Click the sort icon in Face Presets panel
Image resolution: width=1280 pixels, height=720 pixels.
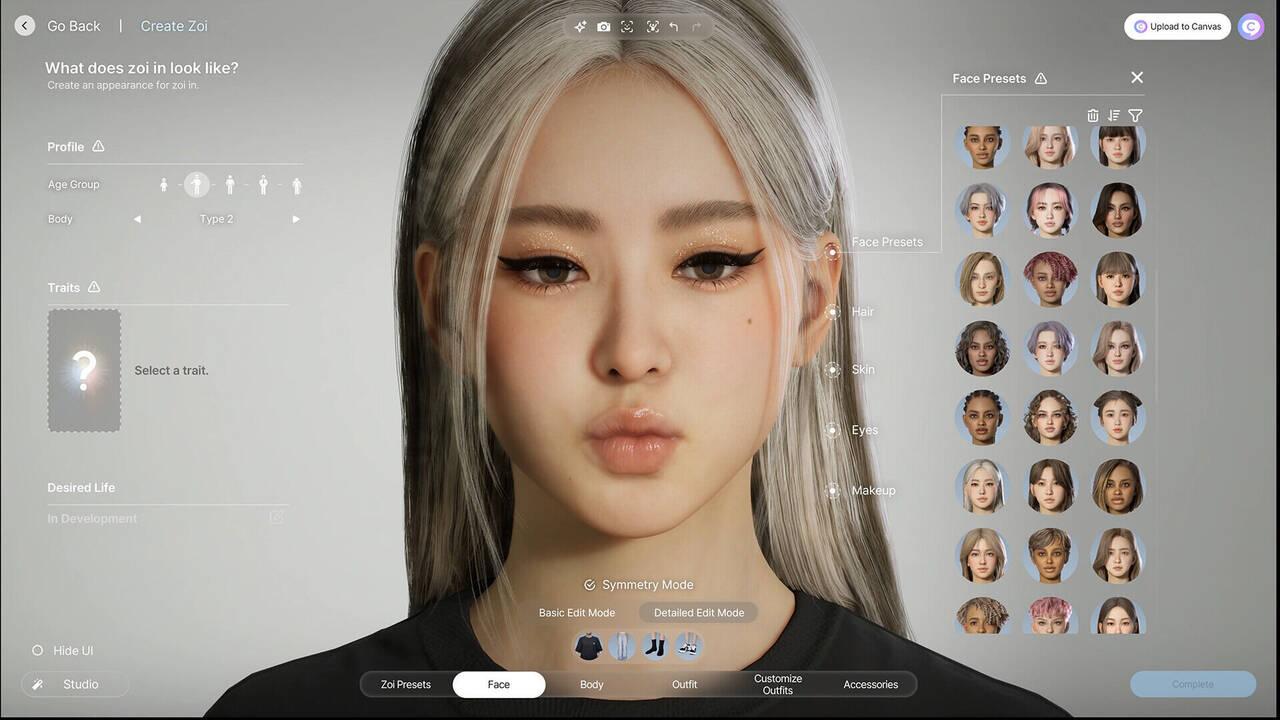[1114, 115]
